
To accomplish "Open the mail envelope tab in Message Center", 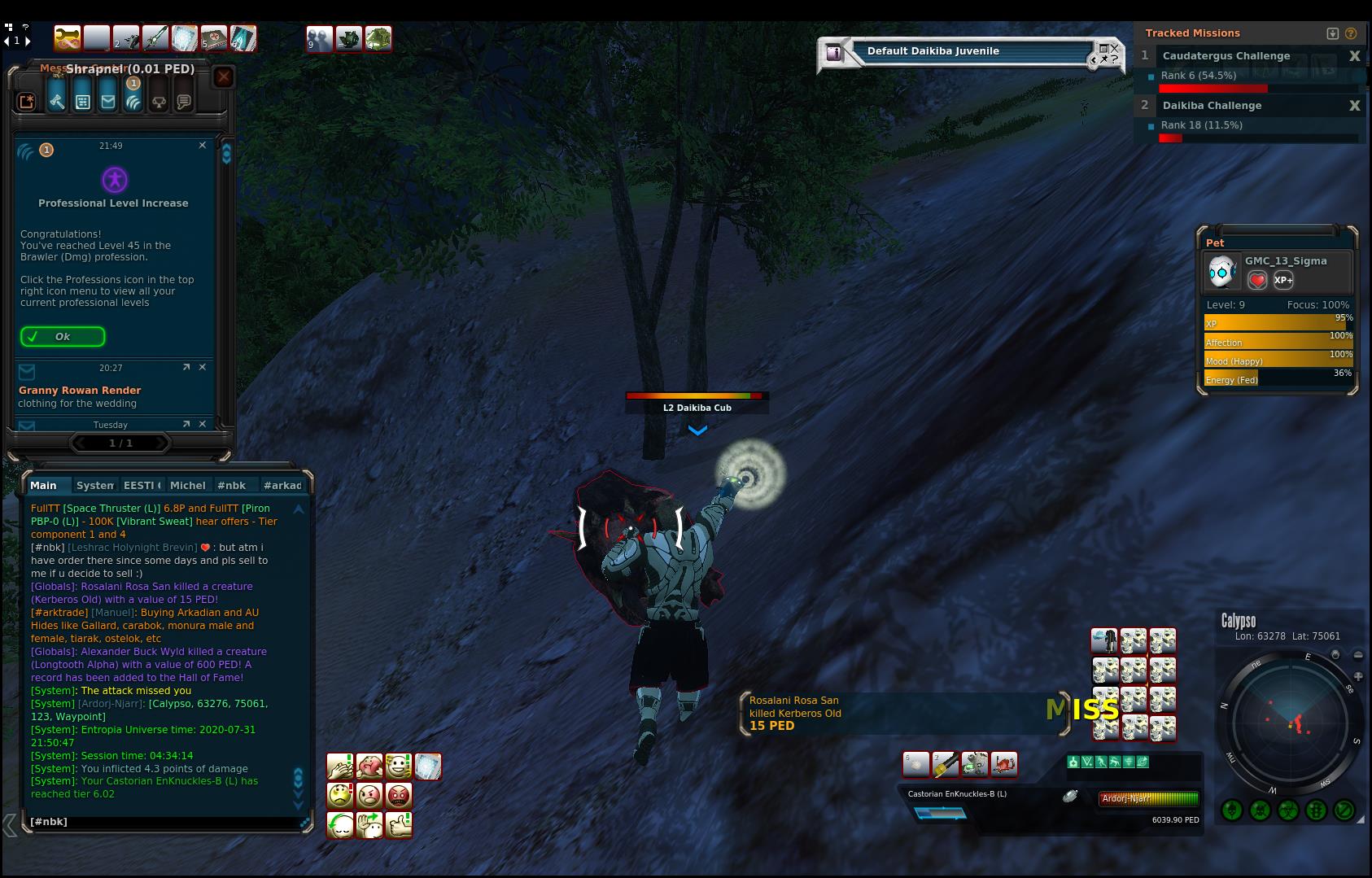I will (108, 102).
